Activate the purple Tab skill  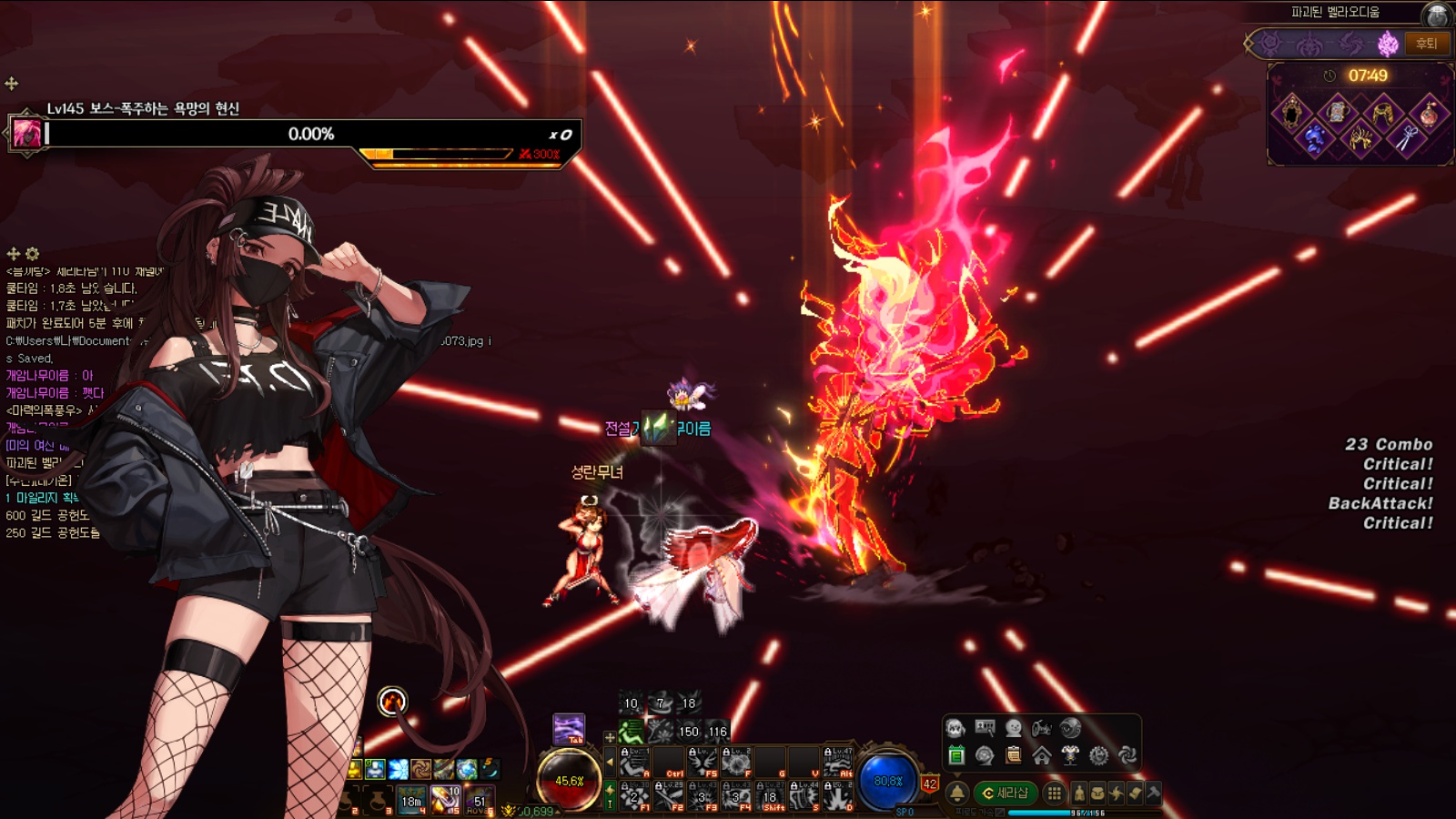tap(569, 730)
